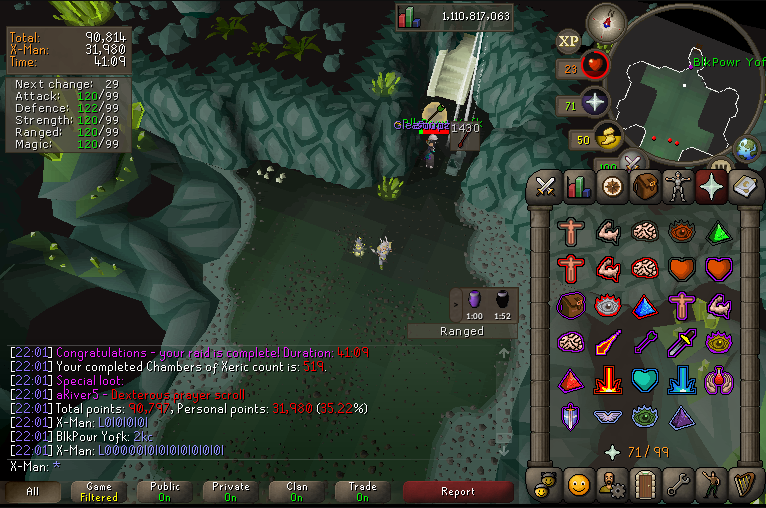766x508 pixels.
Task: Activate quick prayers using the prayer orb
Action: [596, 104]
